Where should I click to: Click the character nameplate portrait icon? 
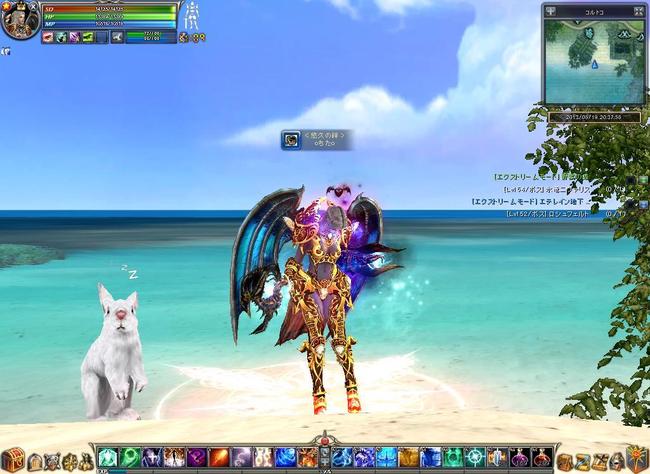click(x=289, y=141)
